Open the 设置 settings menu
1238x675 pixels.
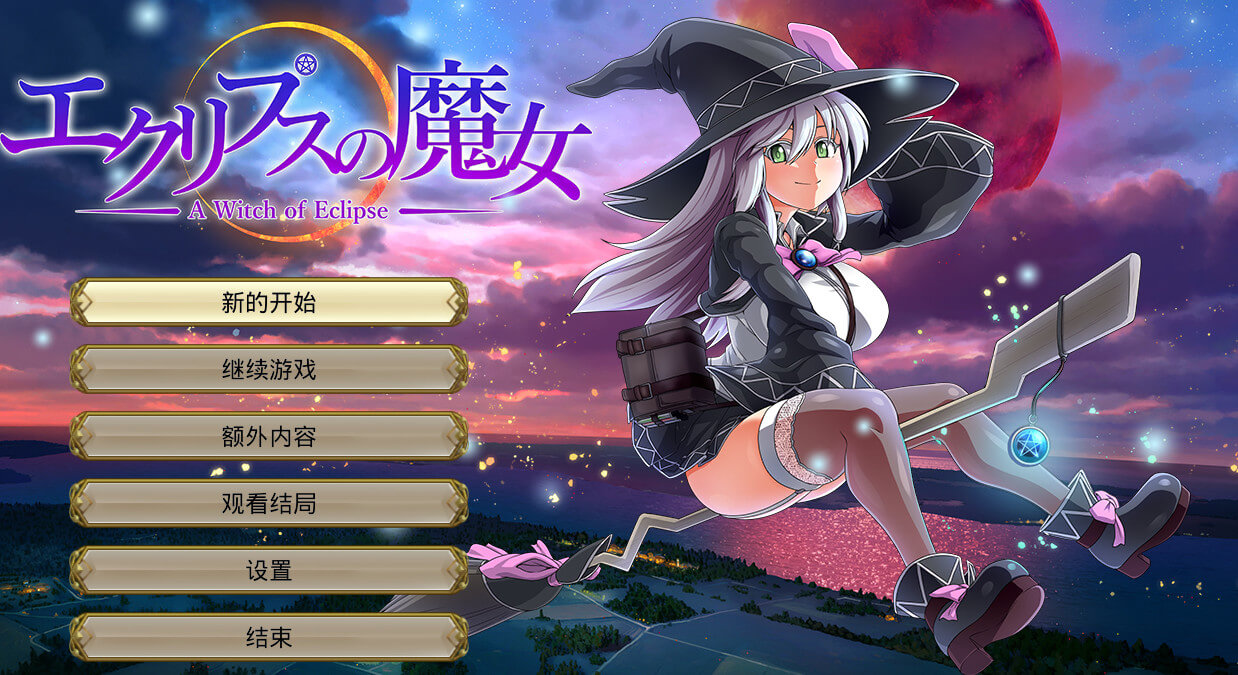[x=268, y=570]
